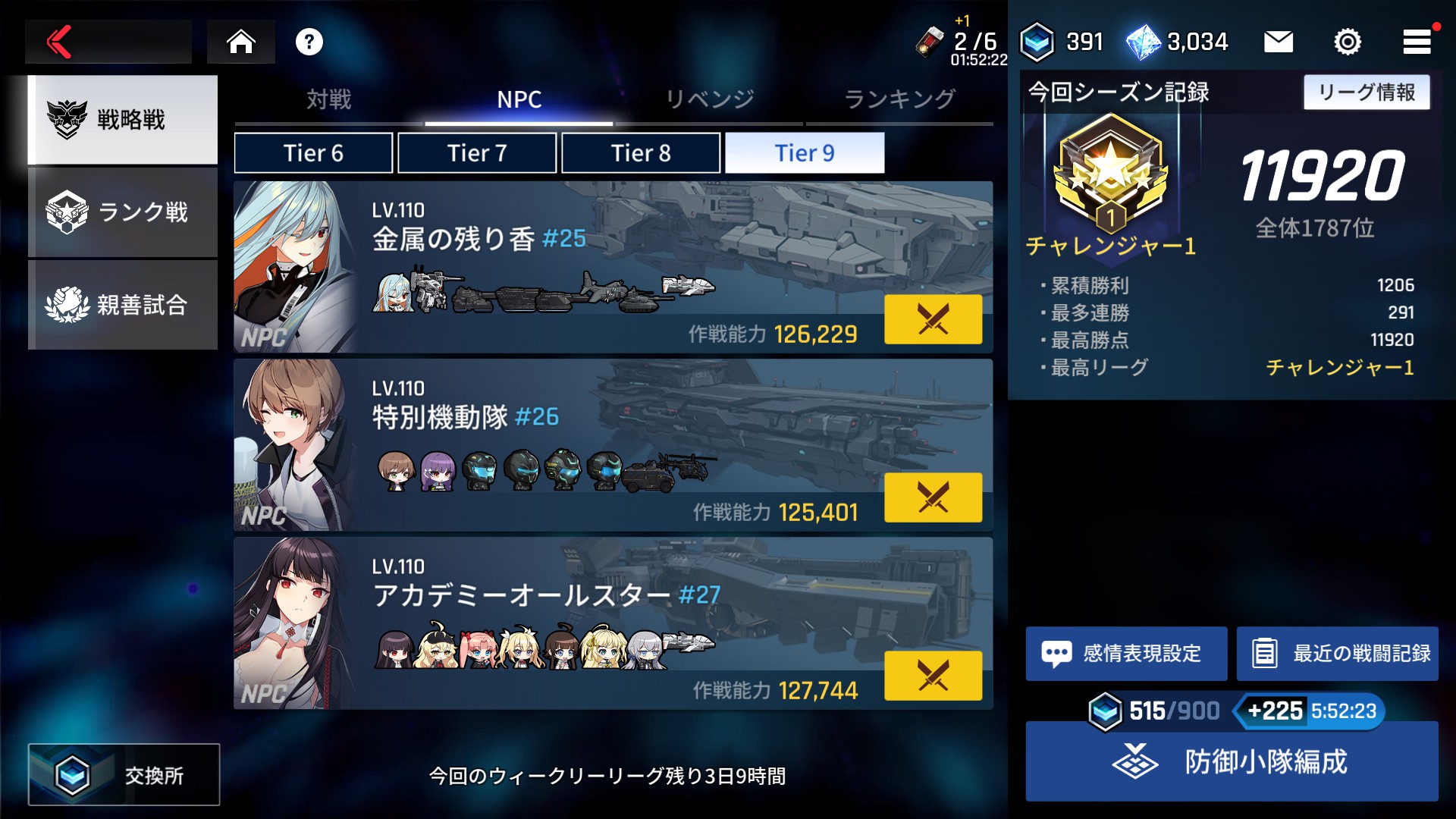Select 親善試合 mode in the sidebar
This screenshot has height=819, width=1456.
pyautogui.click(x=123, y=305)
